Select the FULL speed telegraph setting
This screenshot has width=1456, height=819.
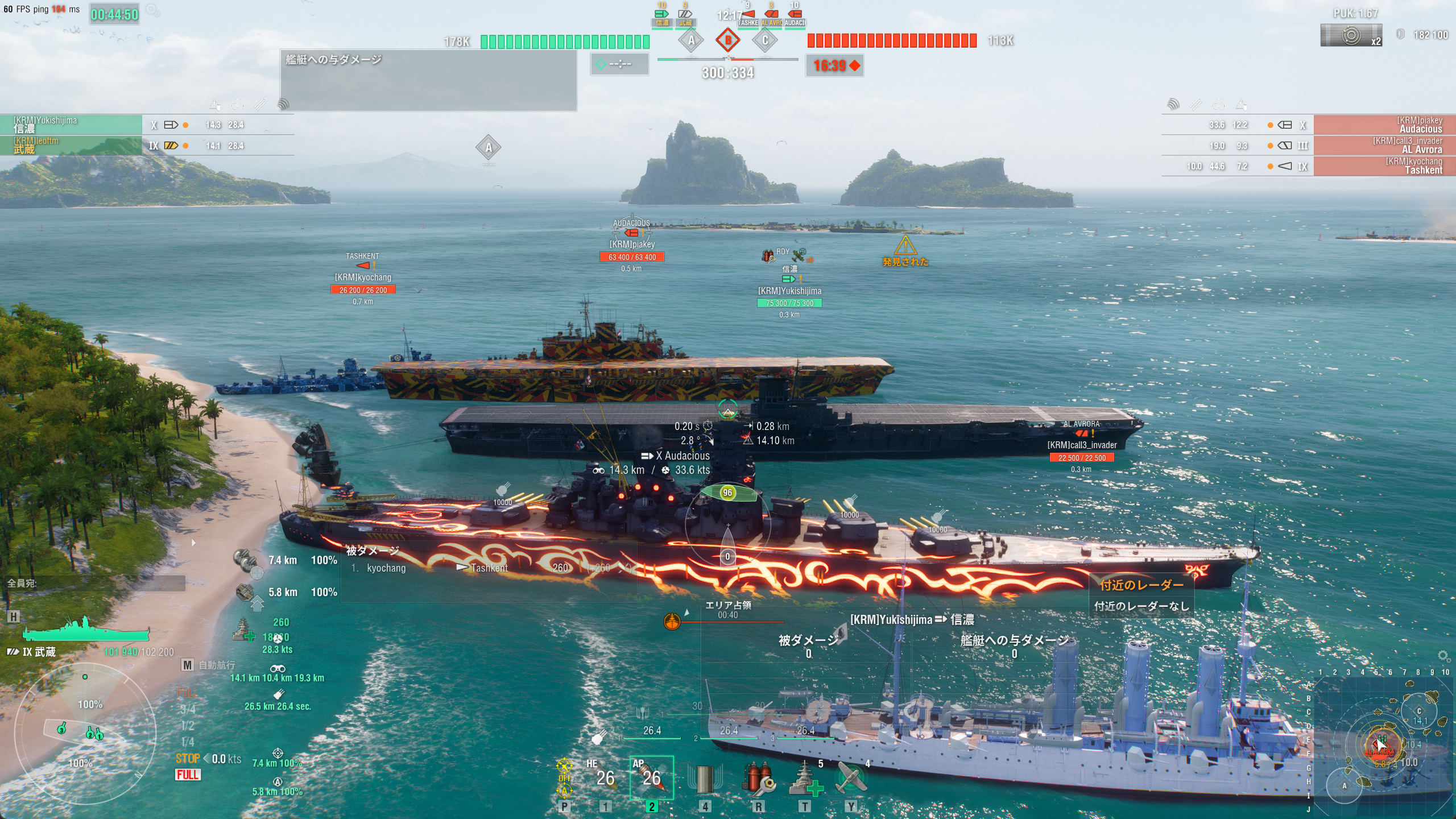(x=187, y=693)
